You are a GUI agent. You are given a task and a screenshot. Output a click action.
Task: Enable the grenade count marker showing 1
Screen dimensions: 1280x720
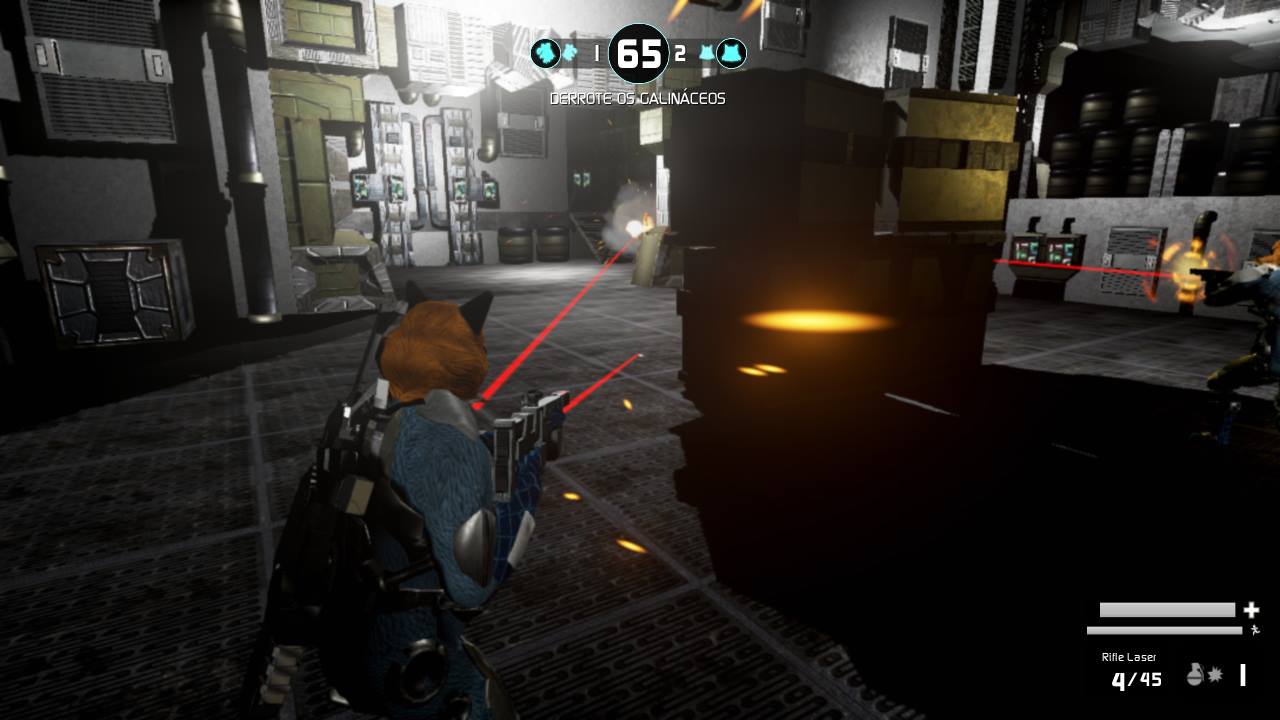coord(1242,675)
